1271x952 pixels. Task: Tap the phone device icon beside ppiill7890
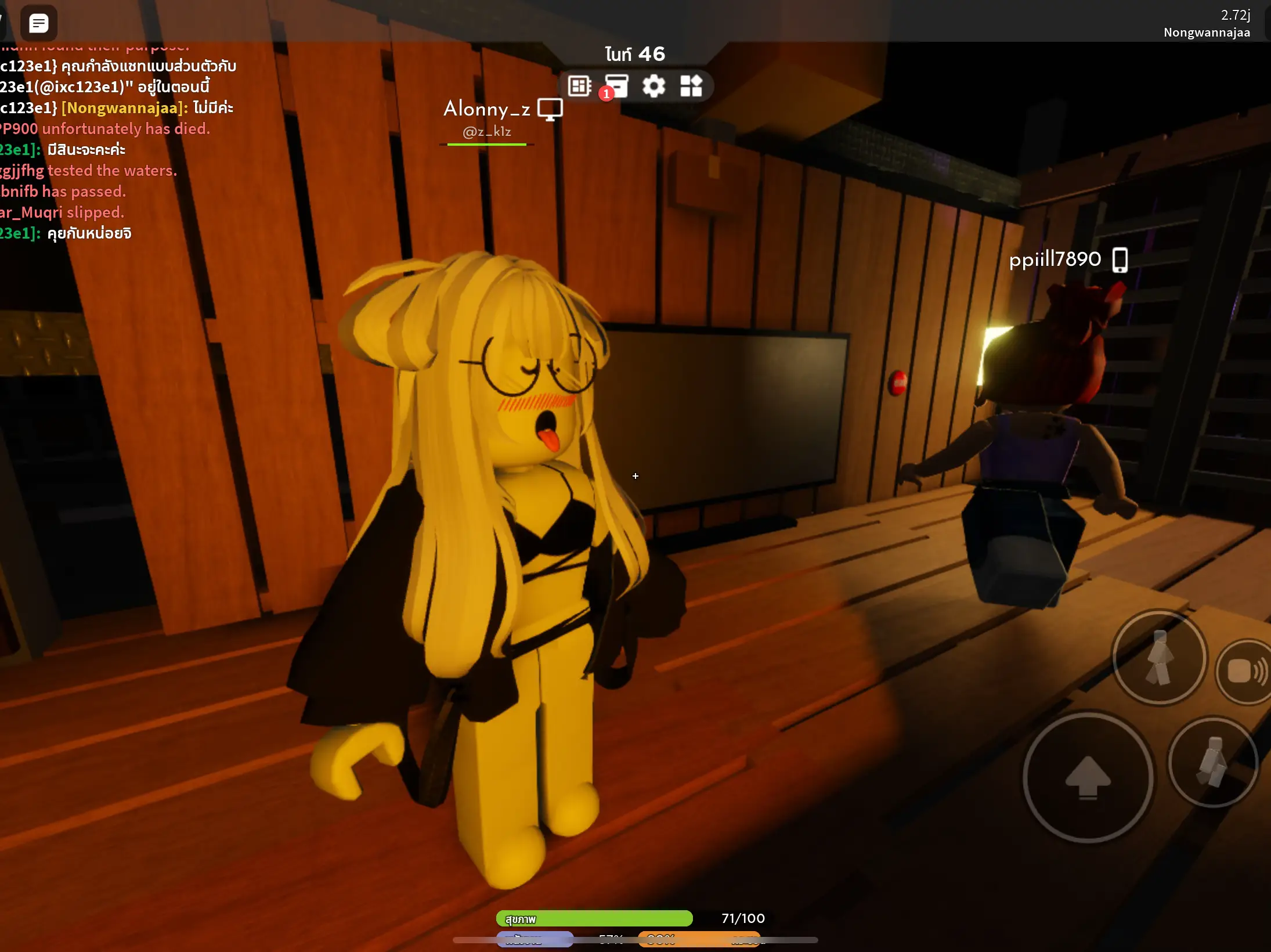1120,260
